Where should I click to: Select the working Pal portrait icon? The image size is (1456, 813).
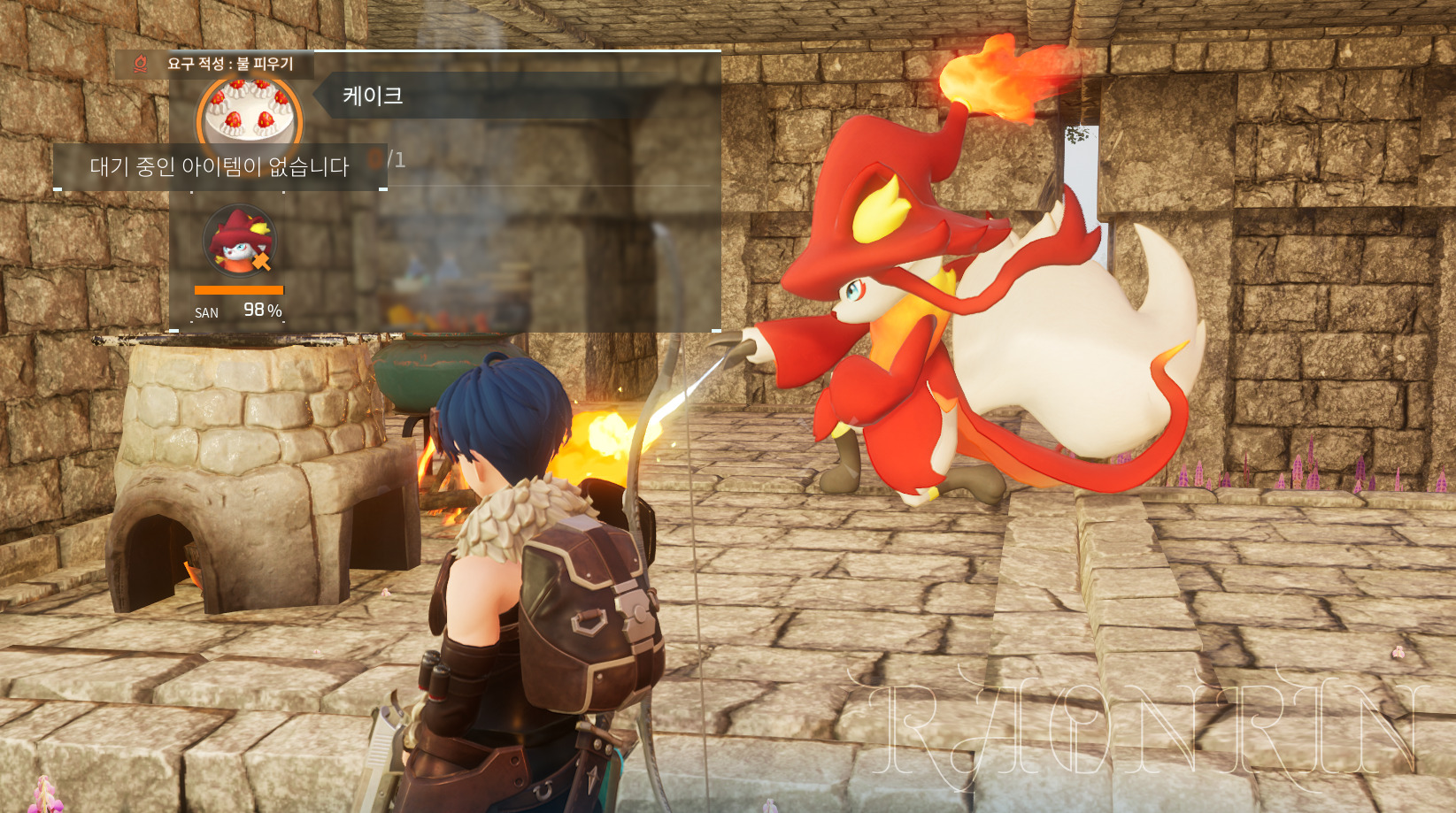(239, 241)
